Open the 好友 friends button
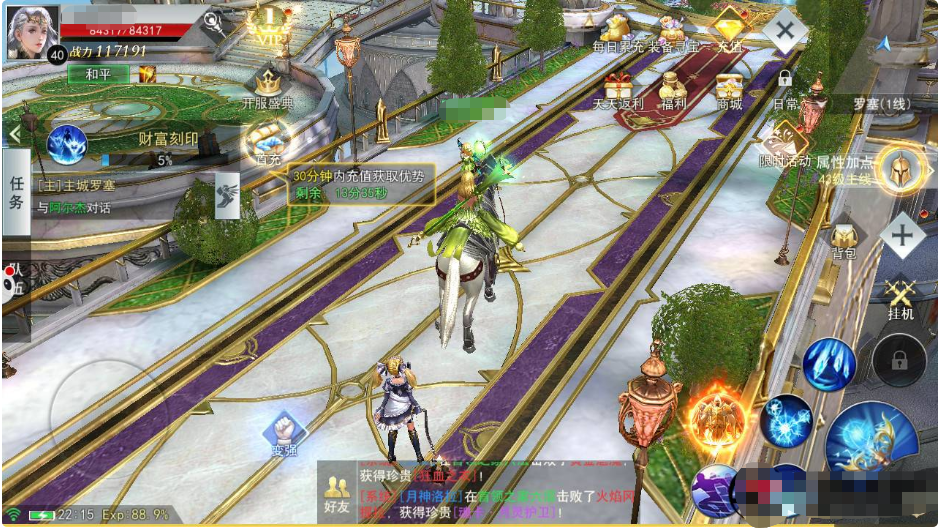Viewport: 939px width, 529px height. click(x=337, y=490)
